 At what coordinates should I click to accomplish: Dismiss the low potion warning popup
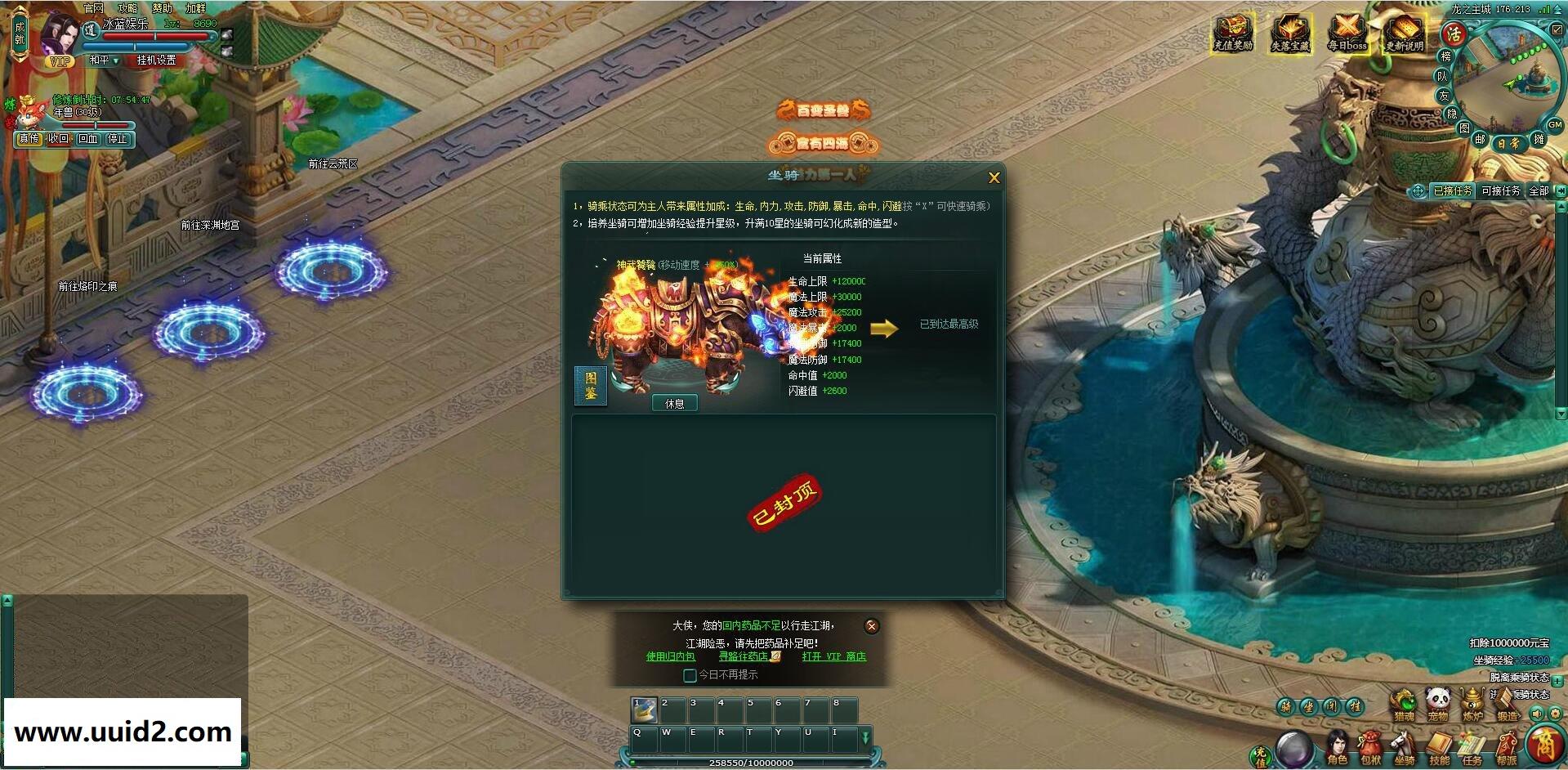(871, 626)
